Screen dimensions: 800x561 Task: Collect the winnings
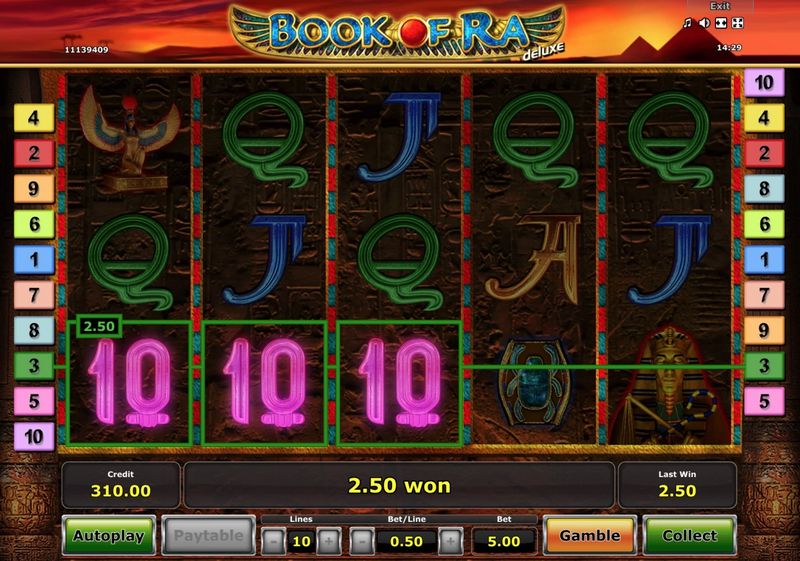click(x=689, y=536)
